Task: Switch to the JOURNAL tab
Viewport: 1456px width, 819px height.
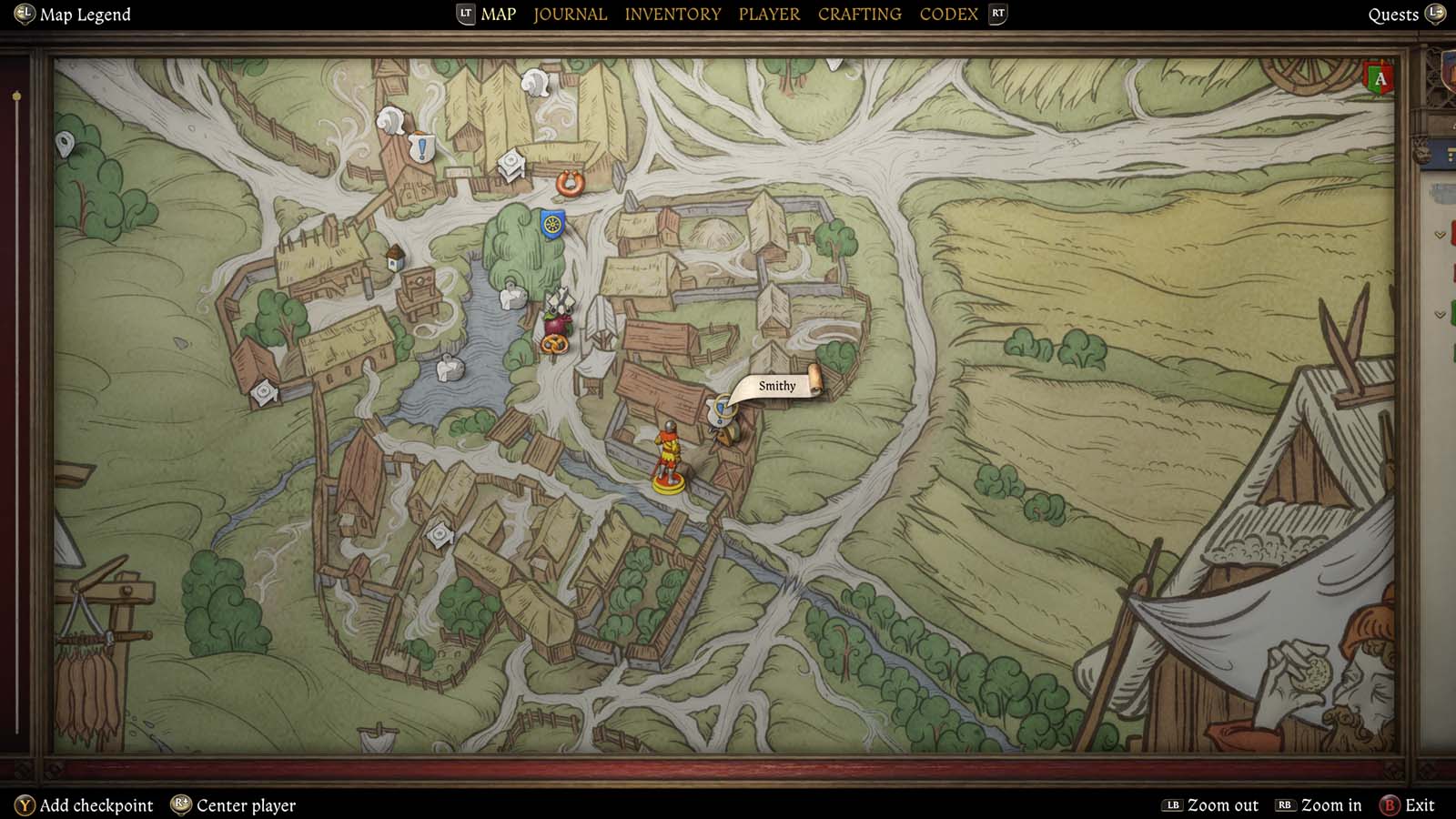Action: (570, 14)
